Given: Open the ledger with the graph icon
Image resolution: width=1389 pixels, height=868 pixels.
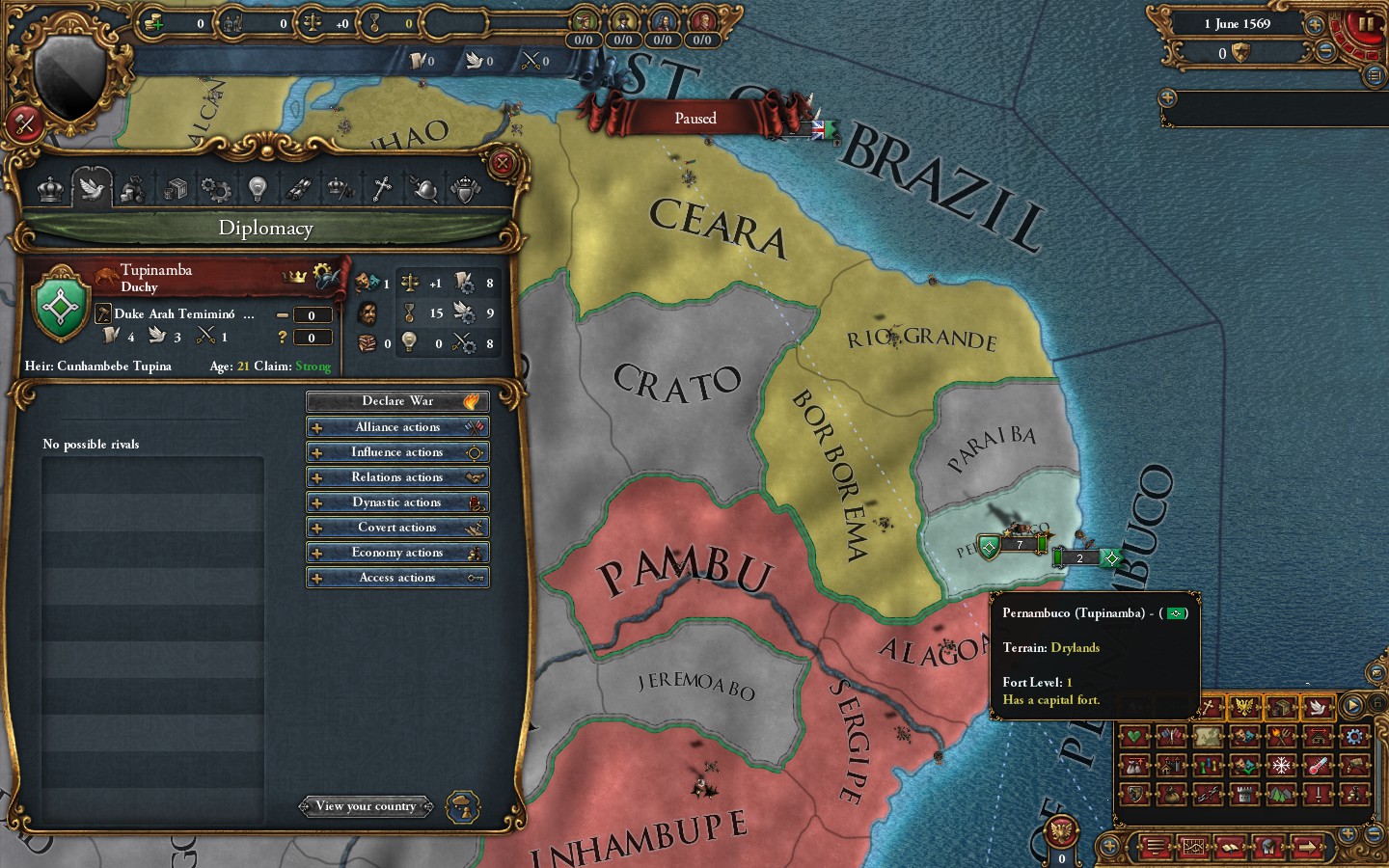Looking at the screenshot, I should pyautogui.click(x=1194, y=846).
